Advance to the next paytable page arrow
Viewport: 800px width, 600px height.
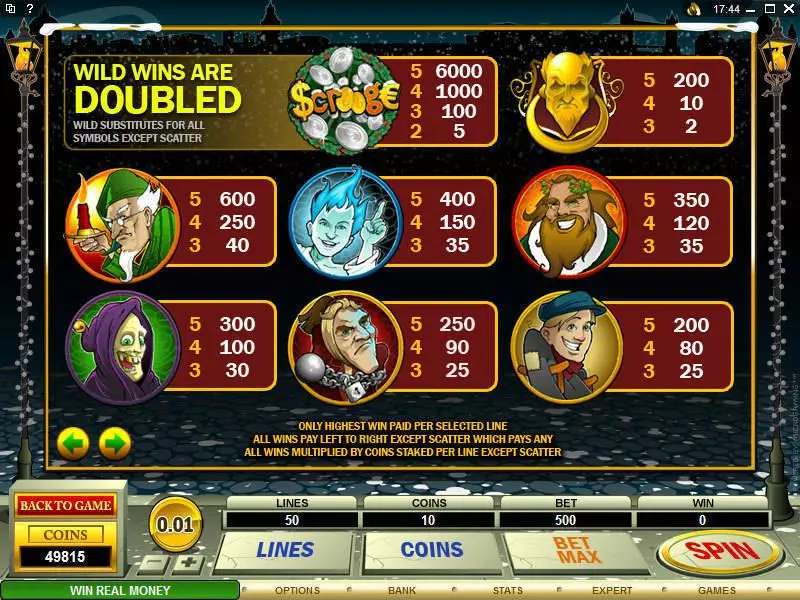(x=115, y=442)
